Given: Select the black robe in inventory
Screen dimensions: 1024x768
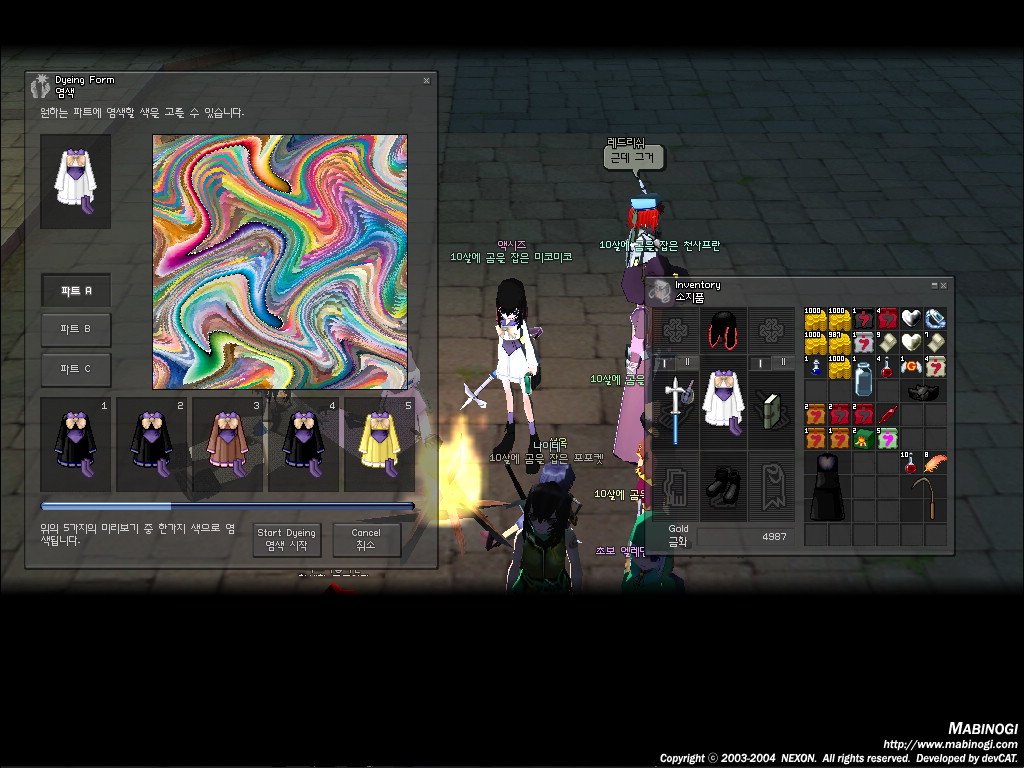Looking at the screenshot, I should click(826, 486).
